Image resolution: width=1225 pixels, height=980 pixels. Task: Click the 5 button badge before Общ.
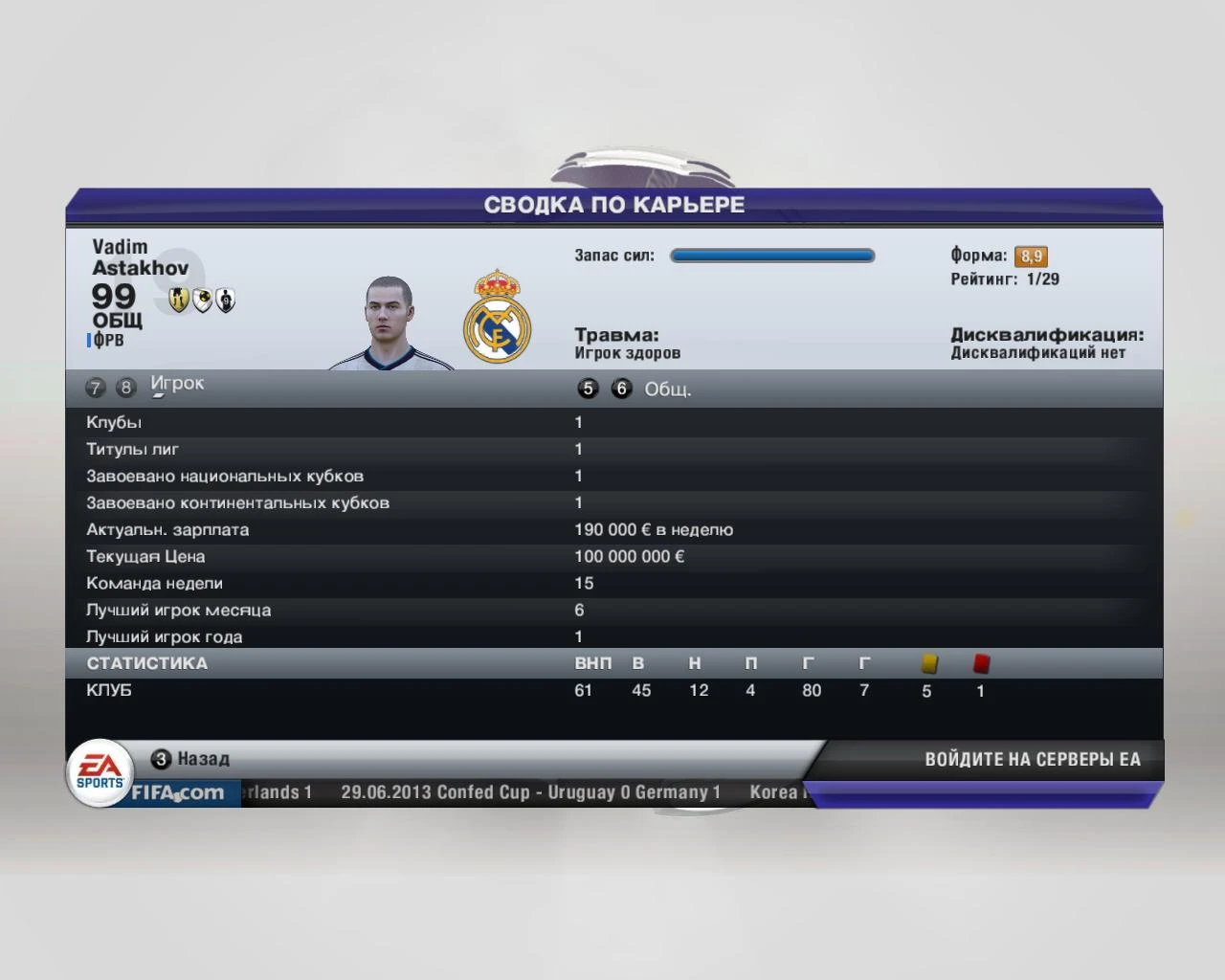(x=589, y=389)
